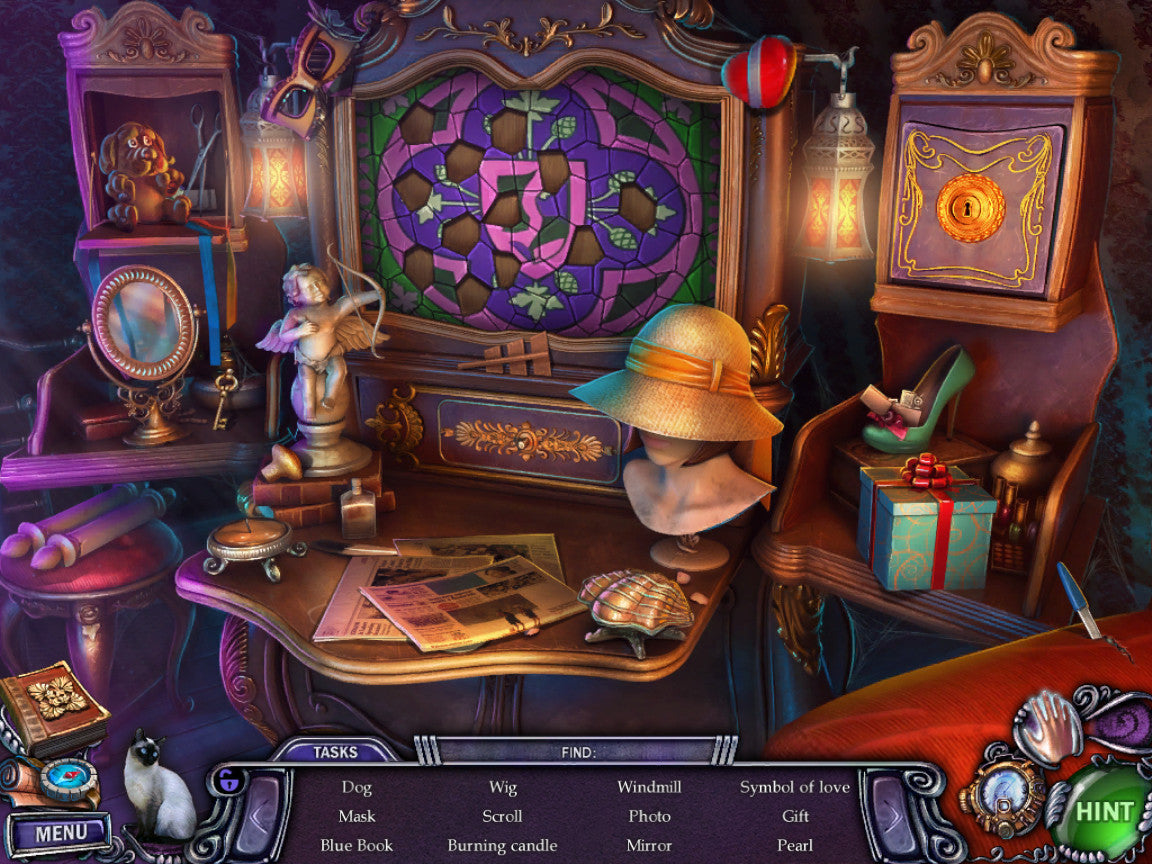Image resolution: width=1152 pixels, height=864 pixels.
Task: Open the MENU button
Action: (x=60, y=832)
